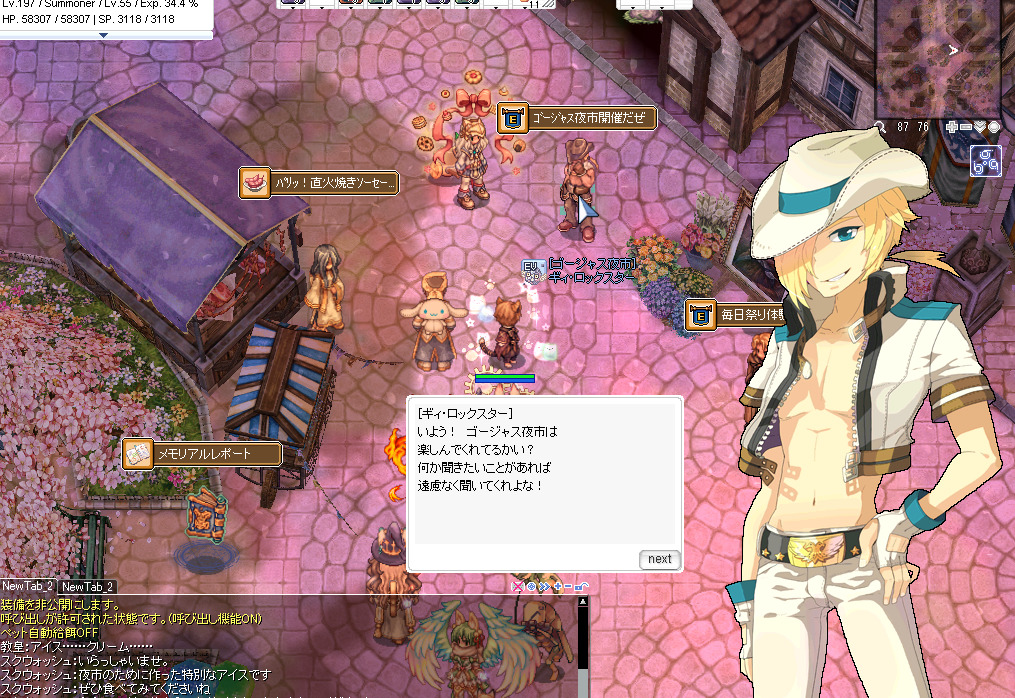Zoom out the minimap with minus button
This screenshot has width=1015, height=698.
966,127
